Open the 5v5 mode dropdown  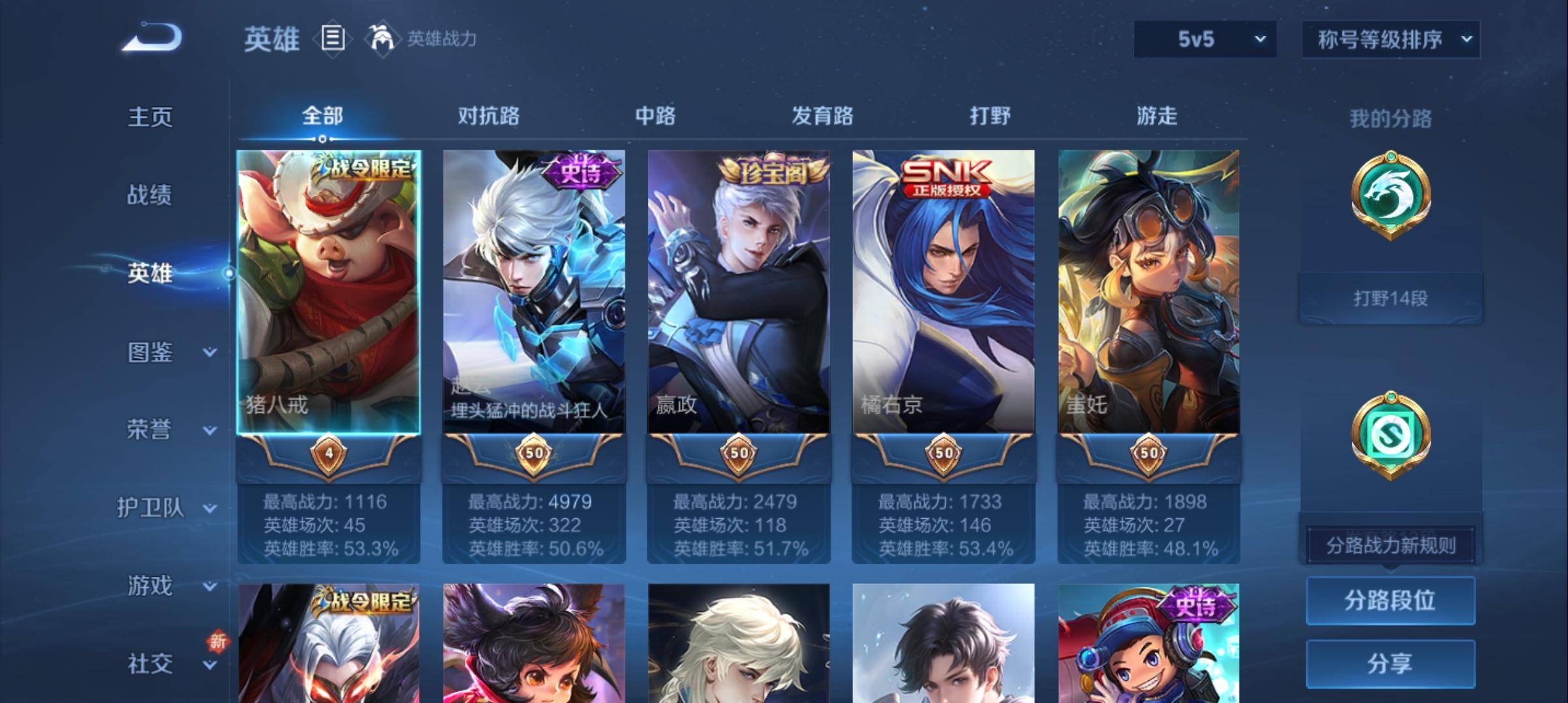(x=1205, y=39)
